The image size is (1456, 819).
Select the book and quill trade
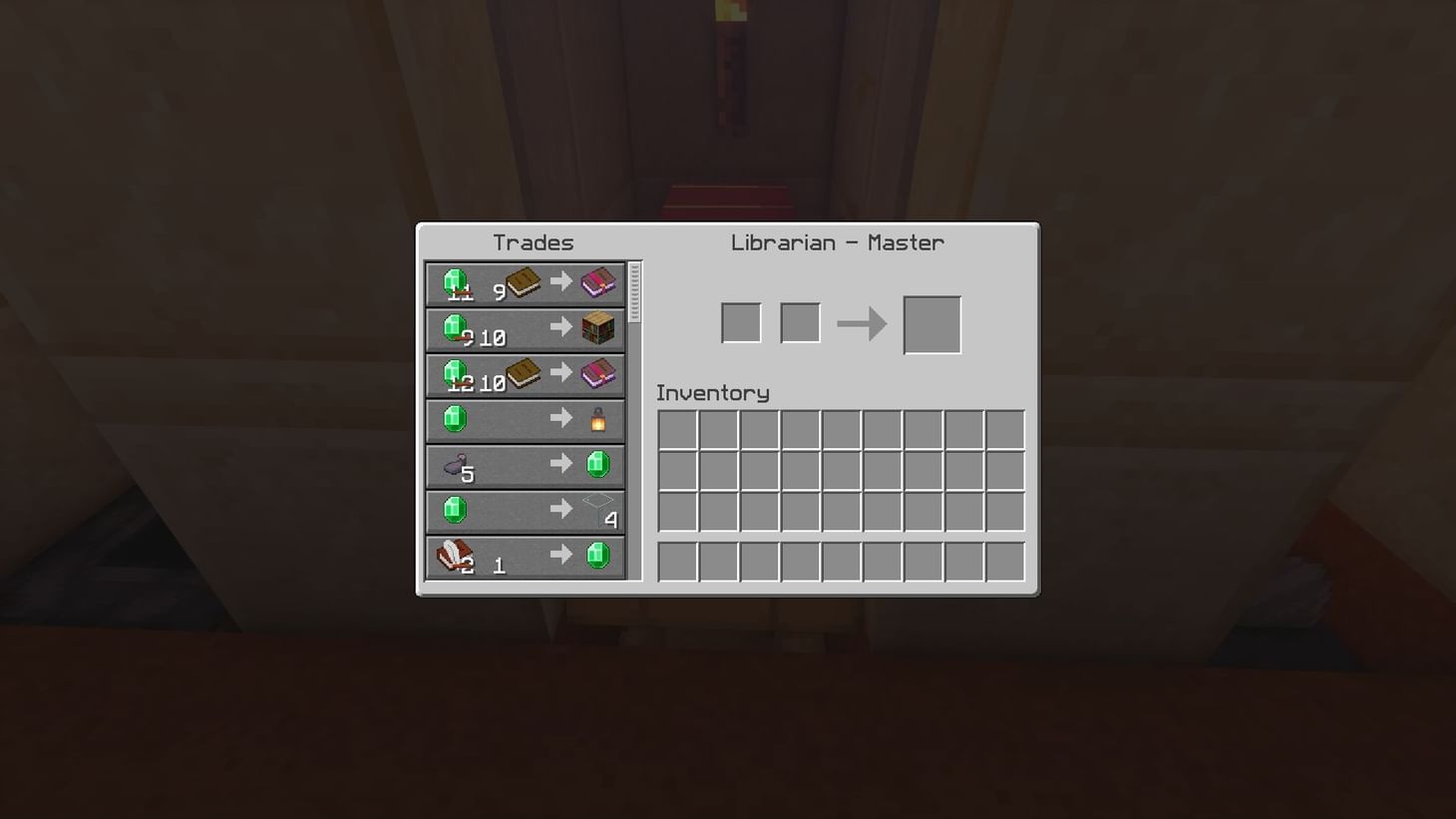pyautogui.click(x=525, y=556)
